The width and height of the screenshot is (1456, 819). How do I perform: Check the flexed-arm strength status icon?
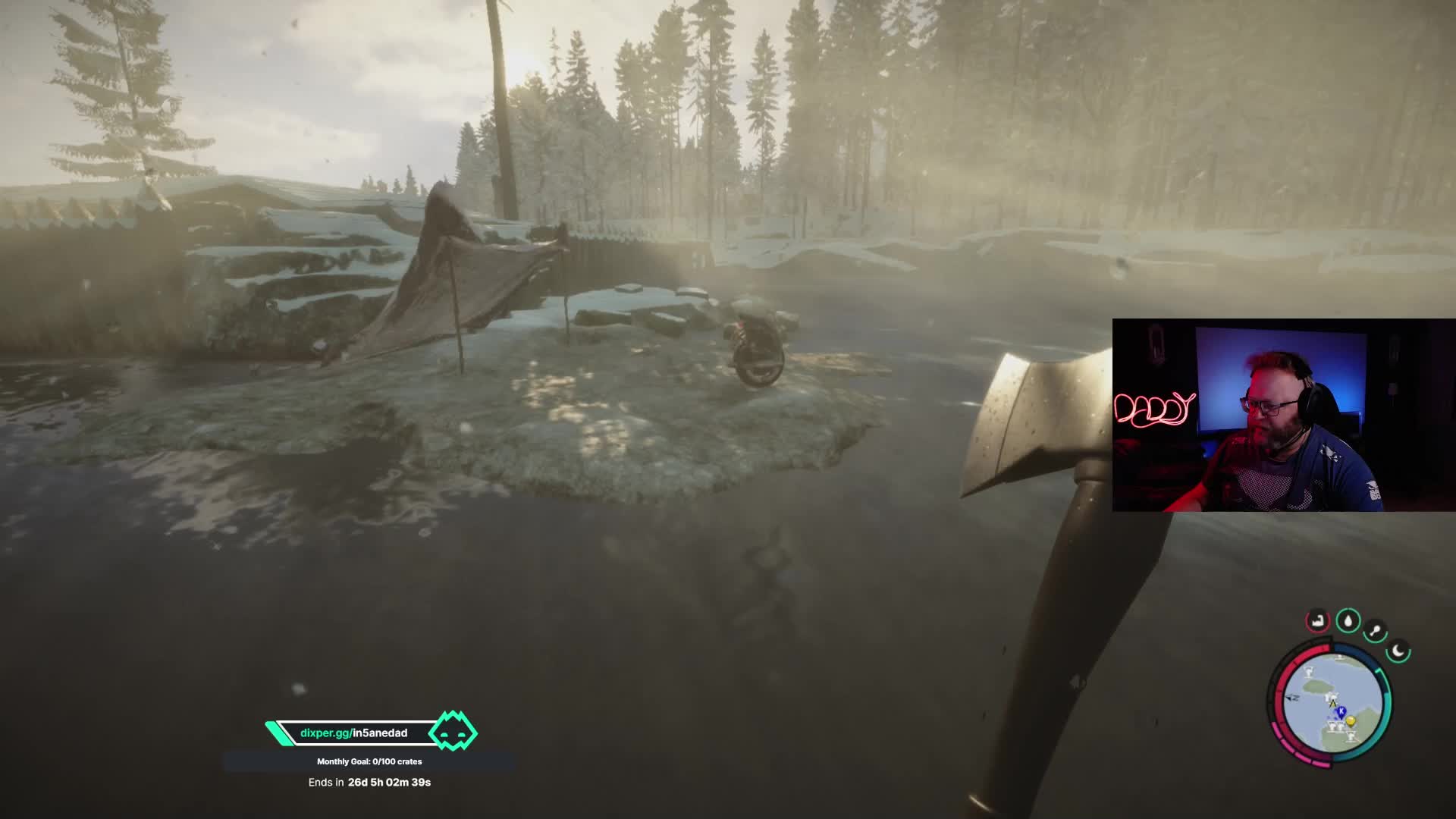[x=1318, y=620]
